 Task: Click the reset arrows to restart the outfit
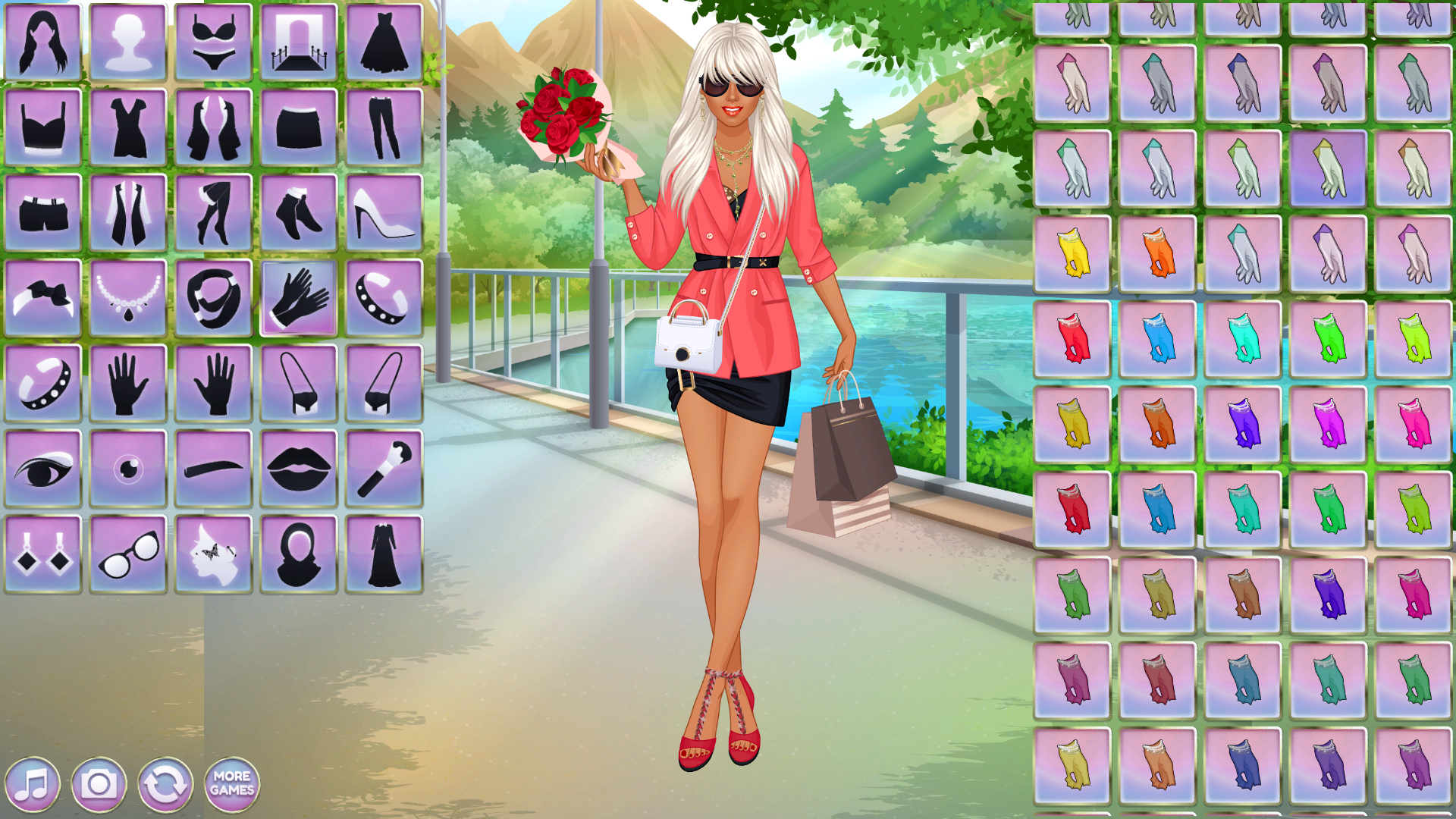pos(165,785)
